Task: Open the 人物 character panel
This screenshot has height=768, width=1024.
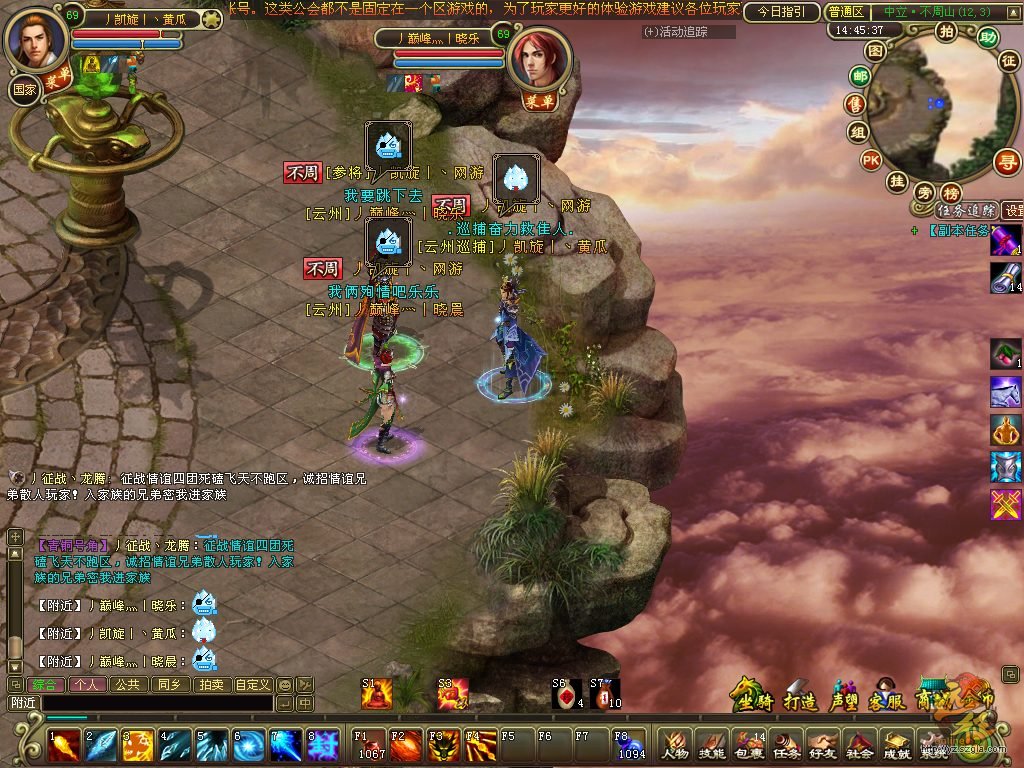Action: point(674,744)
